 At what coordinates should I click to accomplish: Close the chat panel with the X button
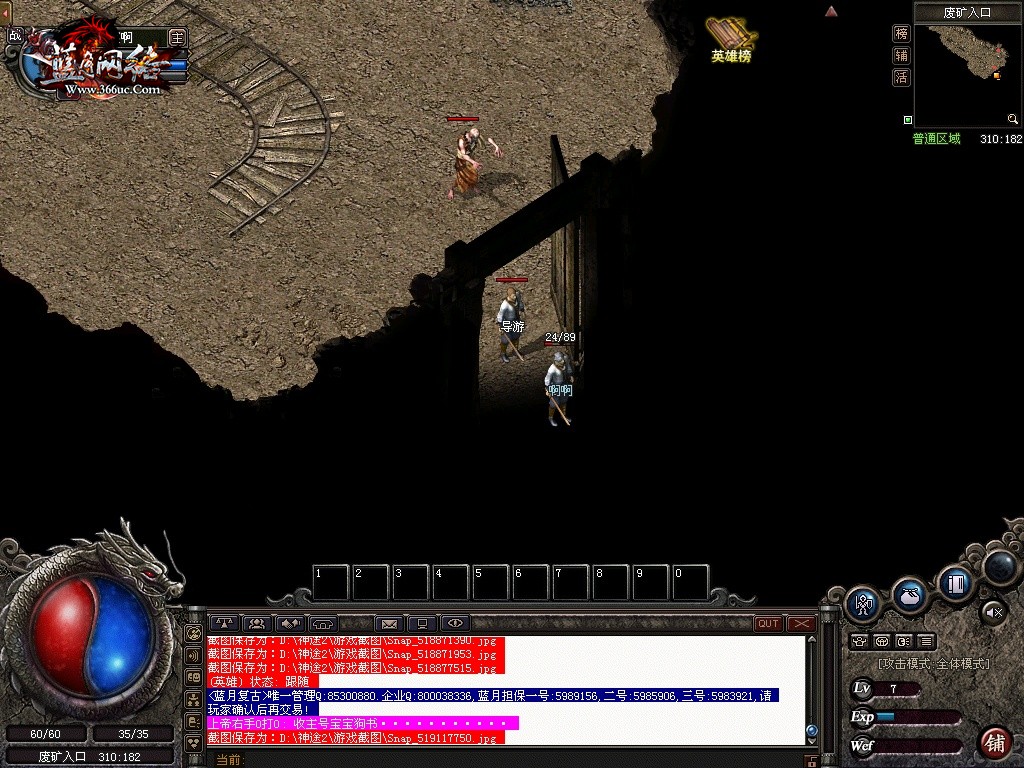click(x=801, y=624)
